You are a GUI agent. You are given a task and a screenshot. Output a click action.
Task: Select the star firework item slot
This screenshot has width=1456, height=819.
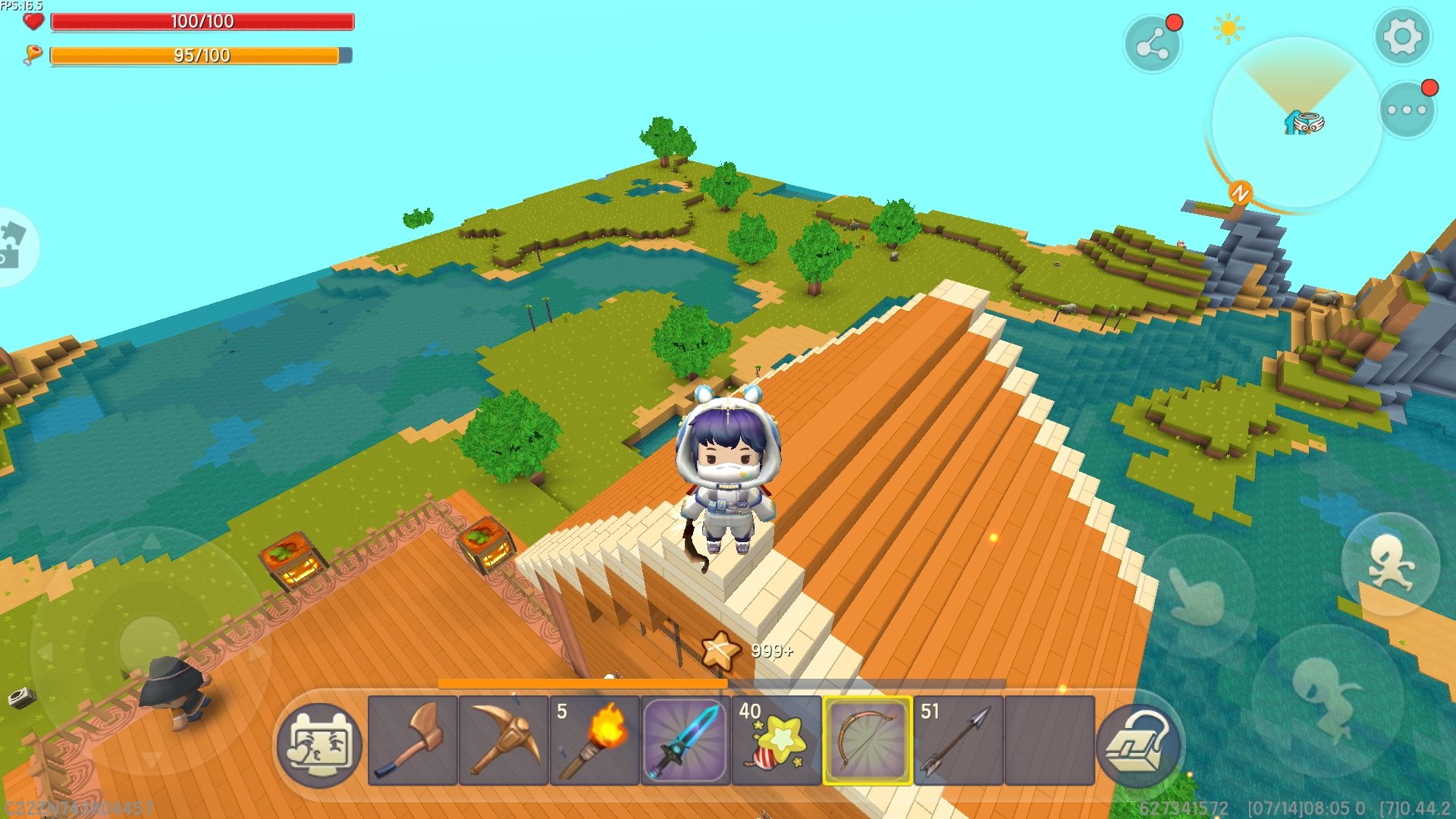tap(777, 740)
